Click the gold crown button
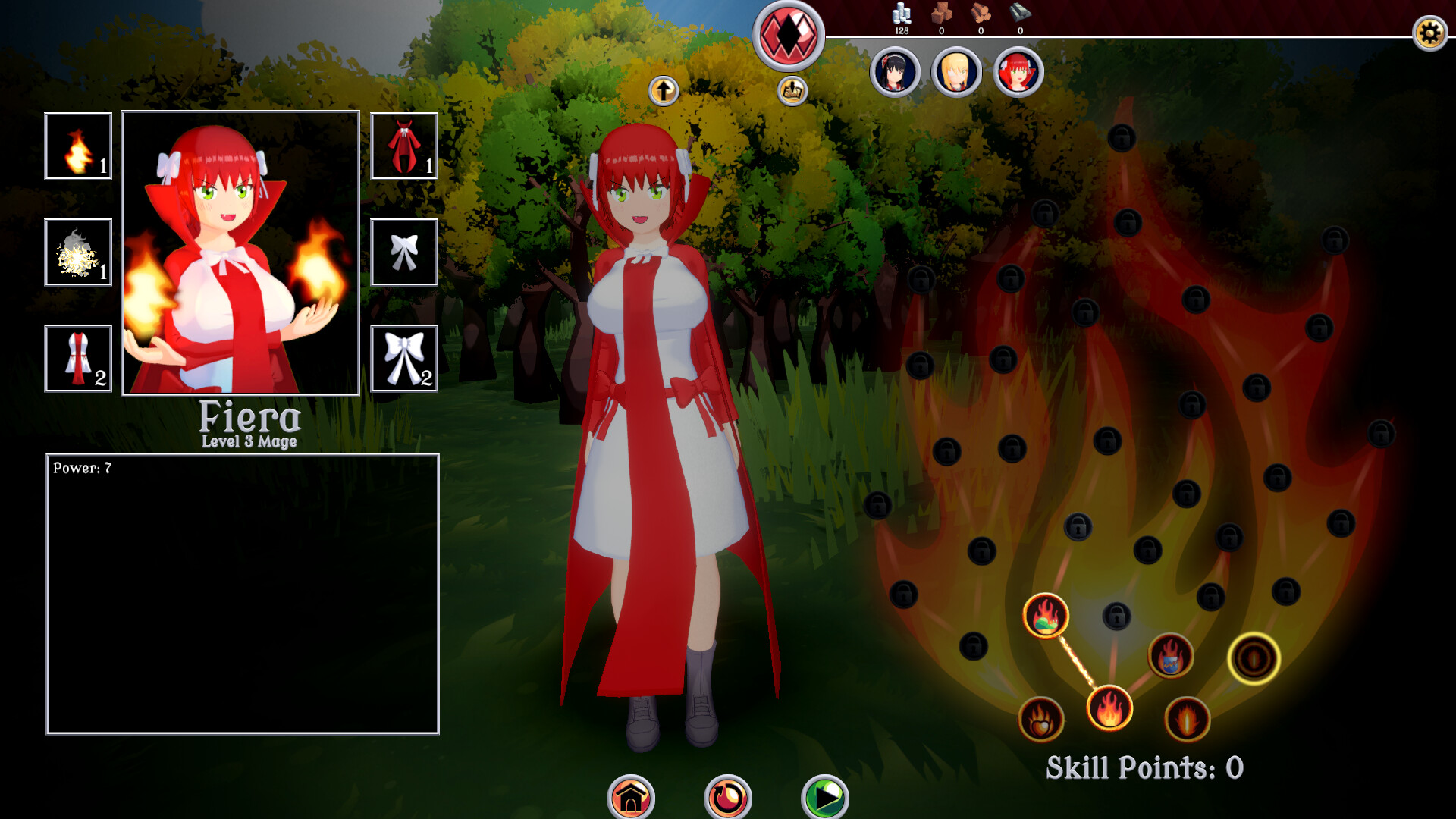 tap(792, 91)
